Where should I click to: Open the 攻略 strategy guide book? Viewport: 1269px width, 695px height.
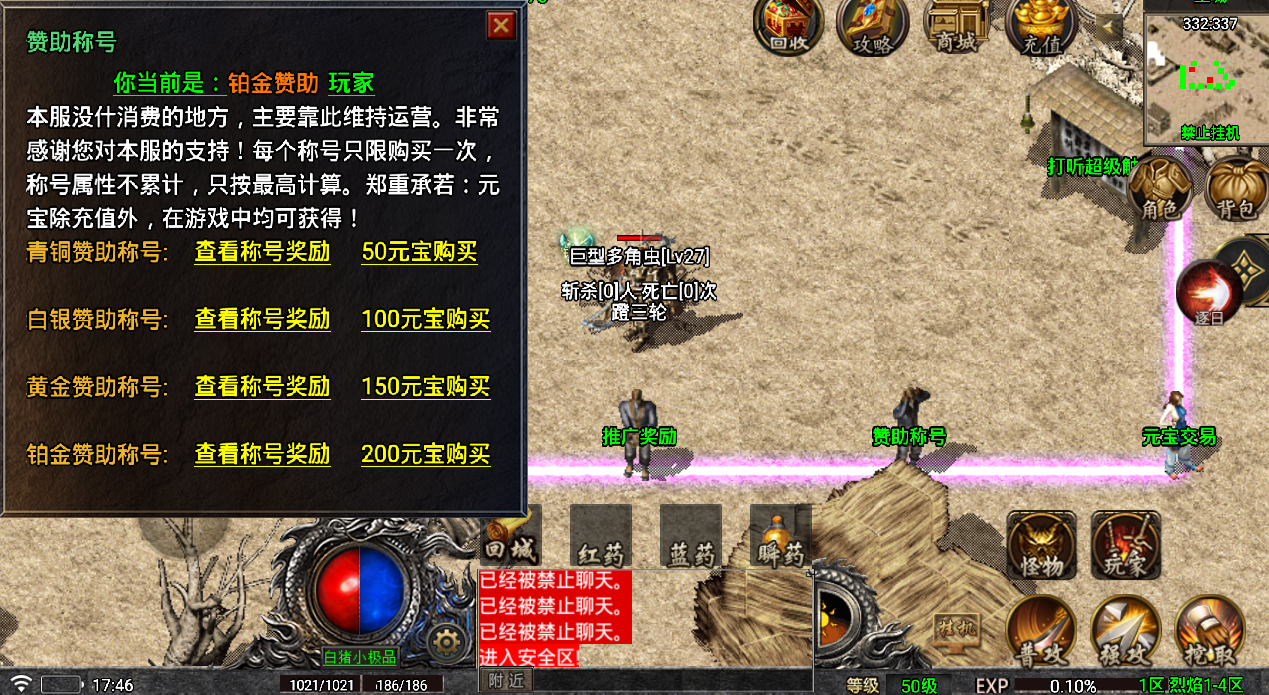(871, 25)
